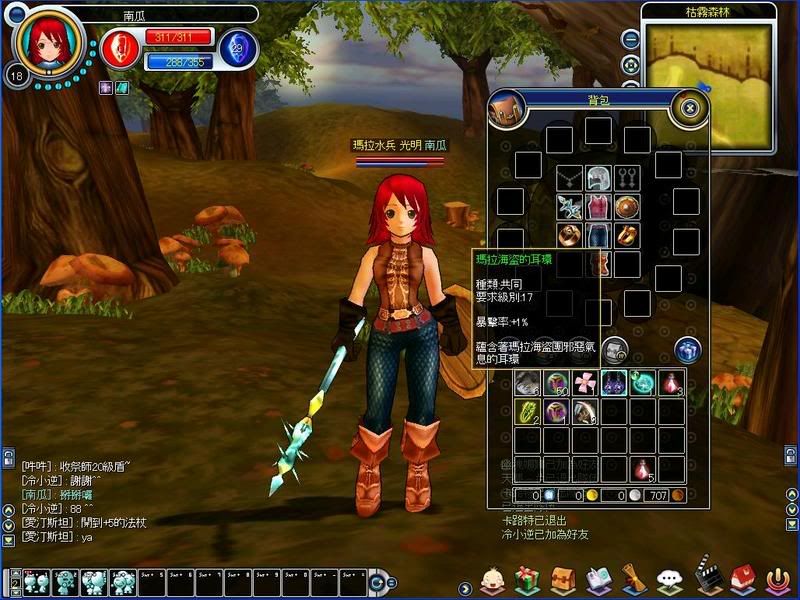
Task: Open the backpack icon in bottom menu
Action: pos(562,578)
